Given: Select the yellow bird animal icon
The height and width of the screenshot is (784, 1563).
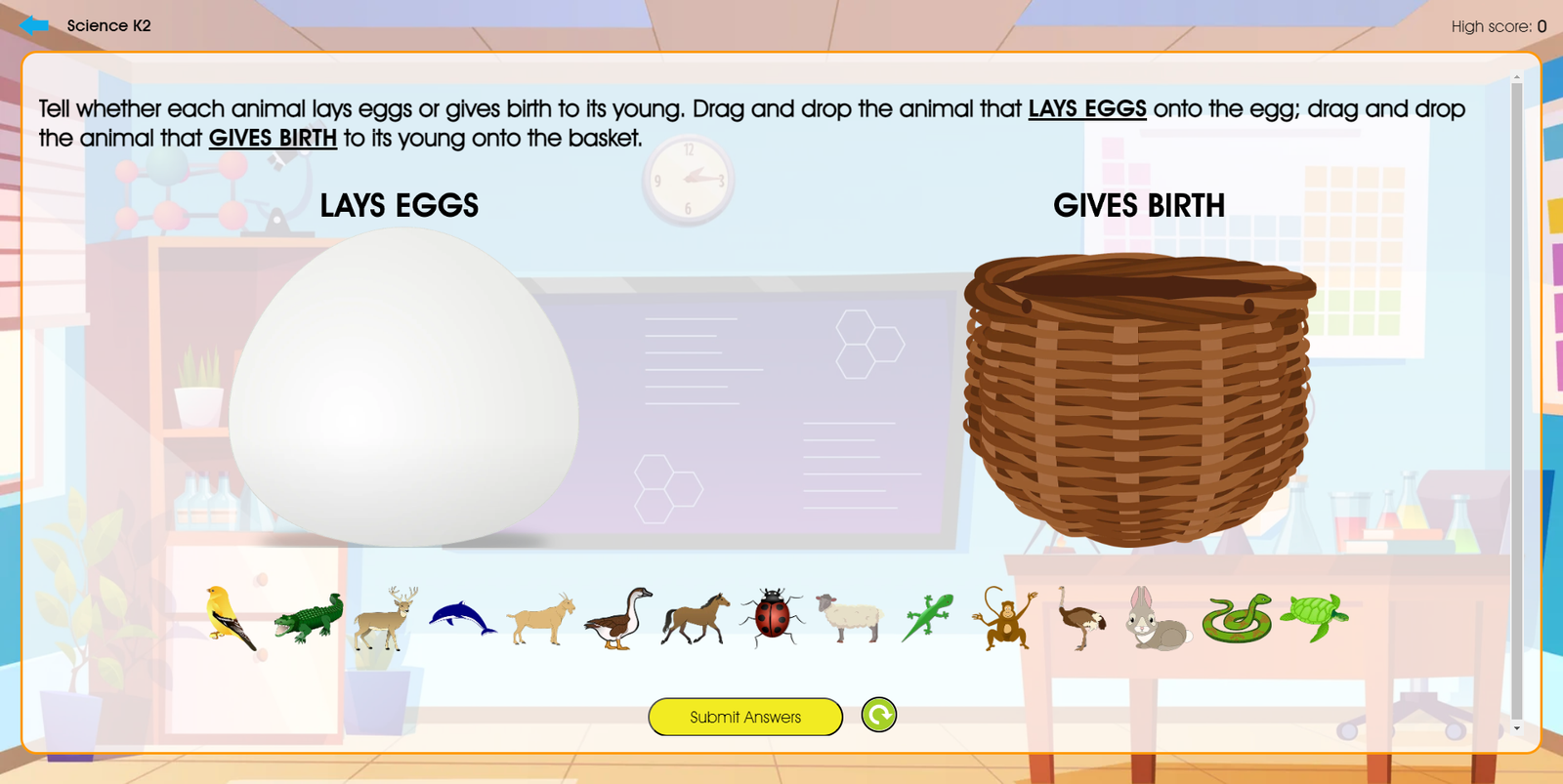Looking at the screenshot, I should 224,615.
